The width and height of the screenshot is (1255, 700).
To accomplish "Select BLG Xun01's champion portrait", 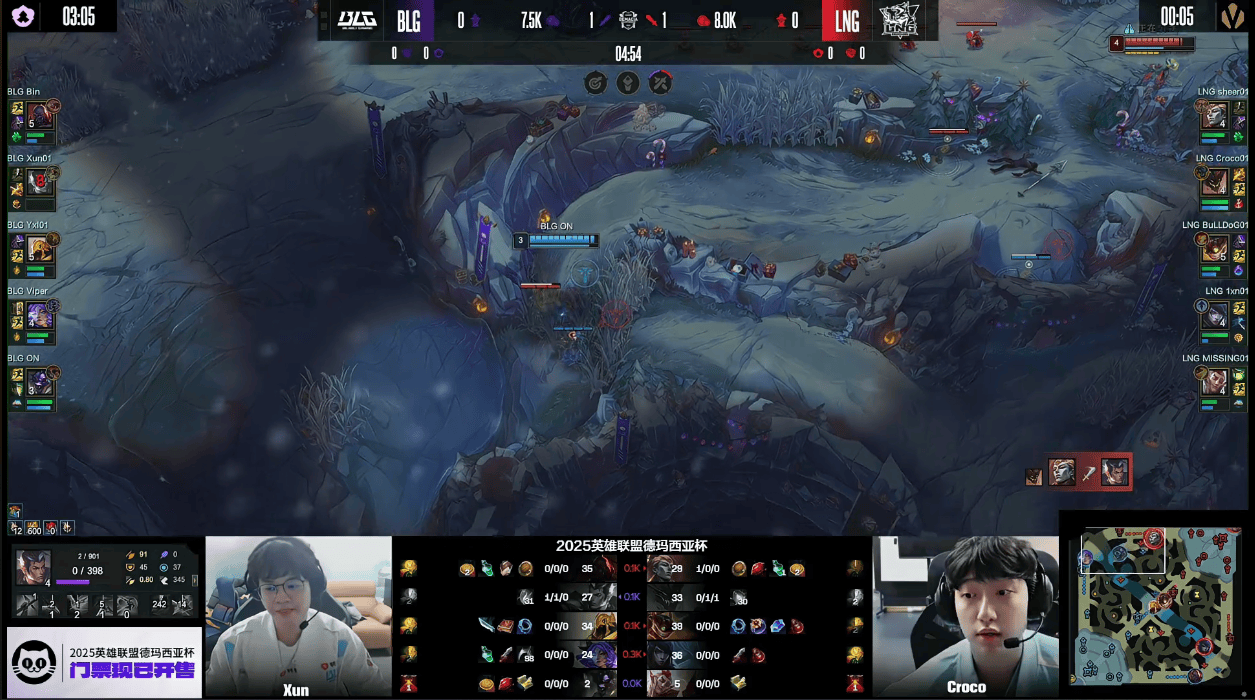I will pos(40,181).
